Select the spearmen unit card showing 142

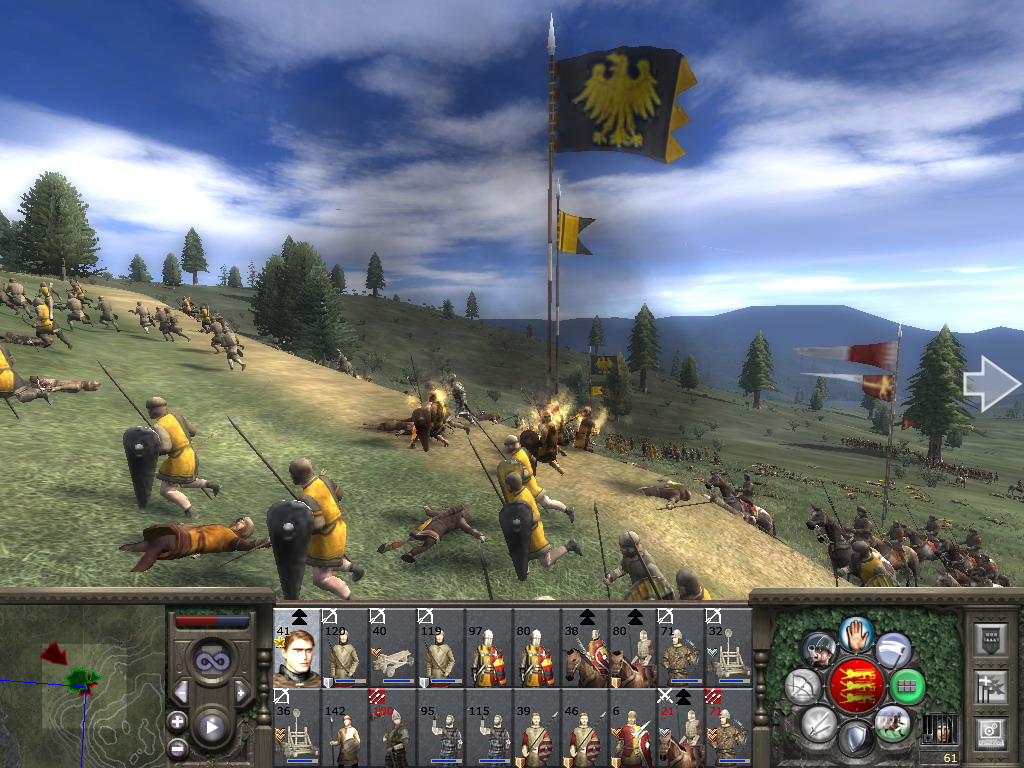coord(344,727)
